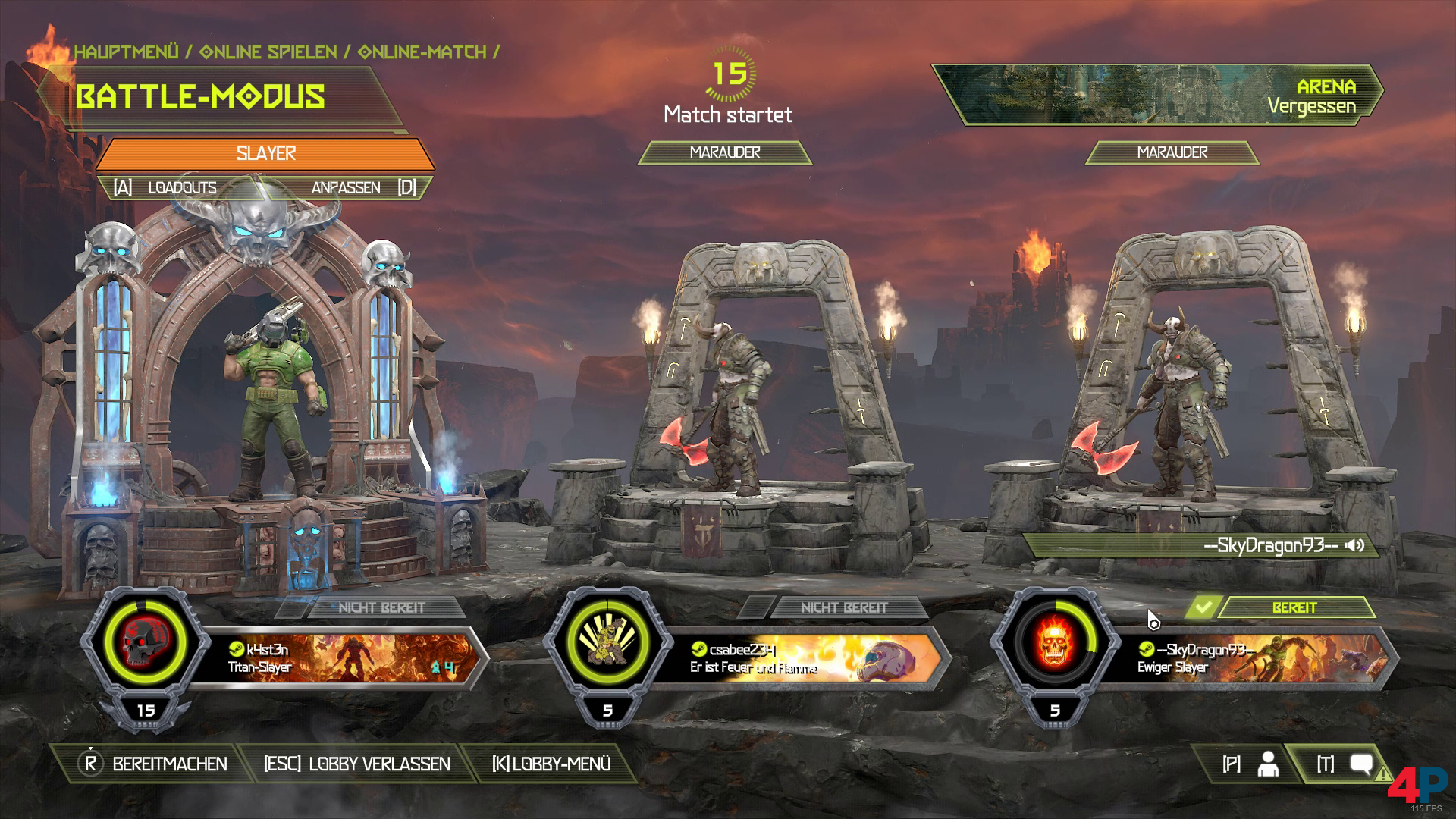The image size is (1456, 819).
Task: Open the Lobby-Menü
Action: (551, 764)
